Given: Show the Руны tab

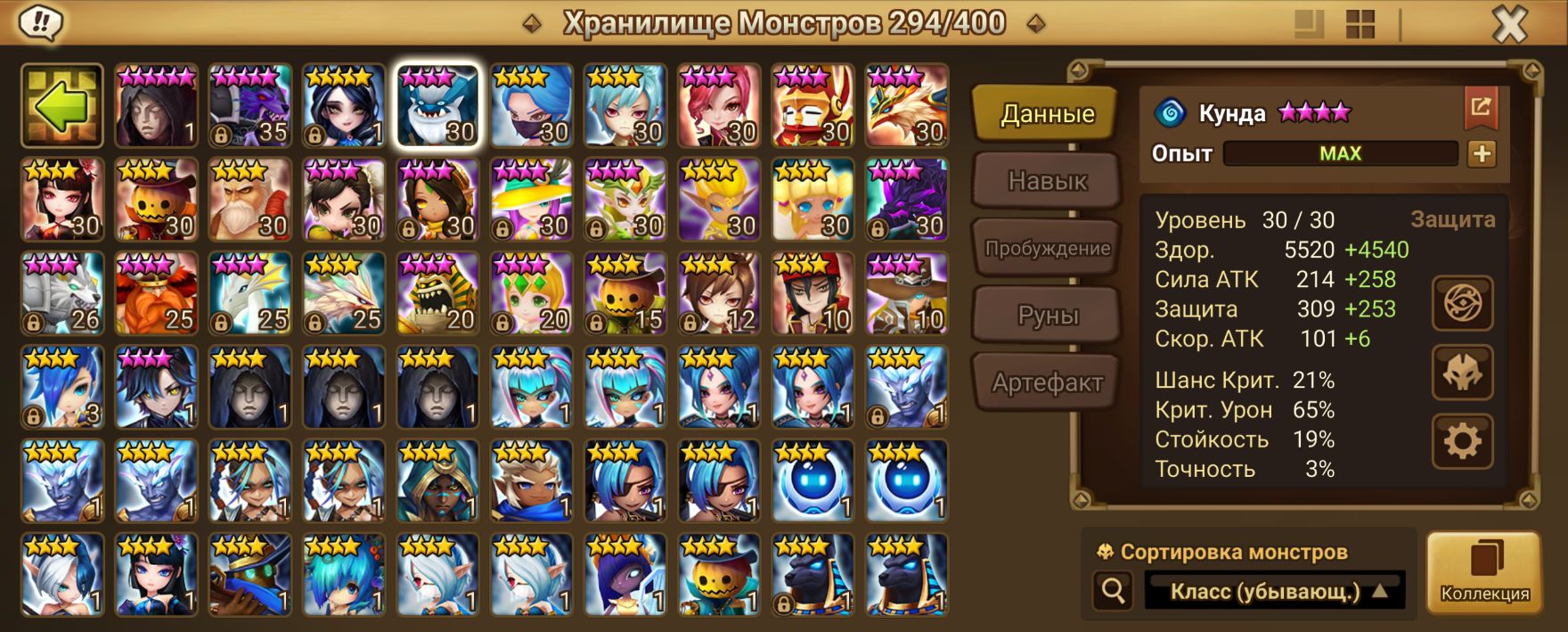Looking at the screenshot, I should (1047, 316).
